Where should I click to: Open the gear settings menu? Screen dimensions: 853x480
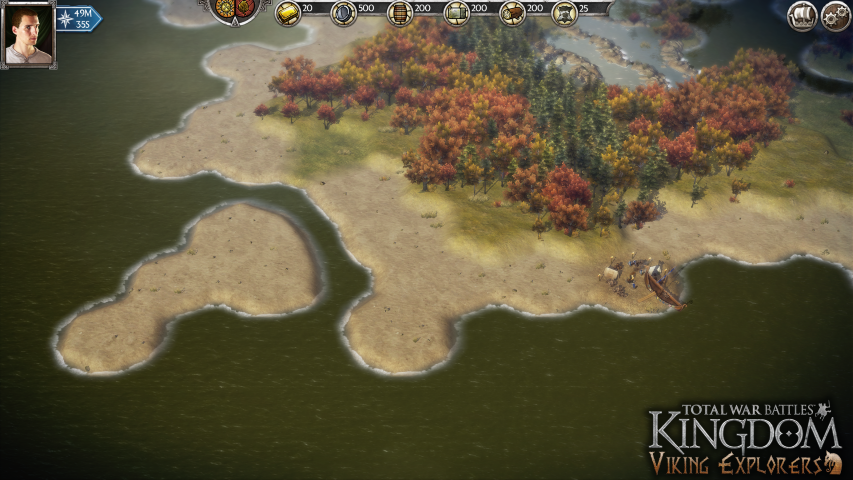coord(836,15)
